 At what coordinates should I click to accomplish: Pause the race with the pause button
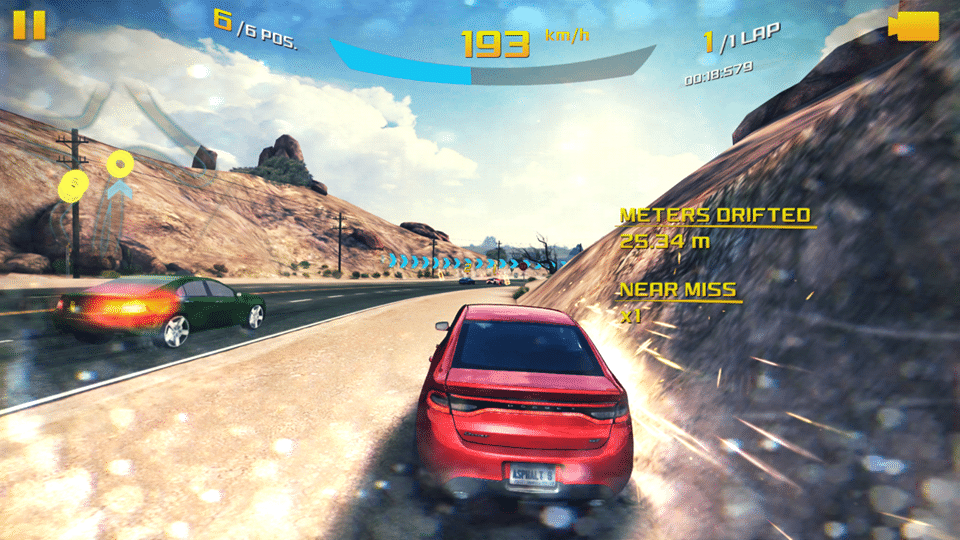tap(29, 25)
